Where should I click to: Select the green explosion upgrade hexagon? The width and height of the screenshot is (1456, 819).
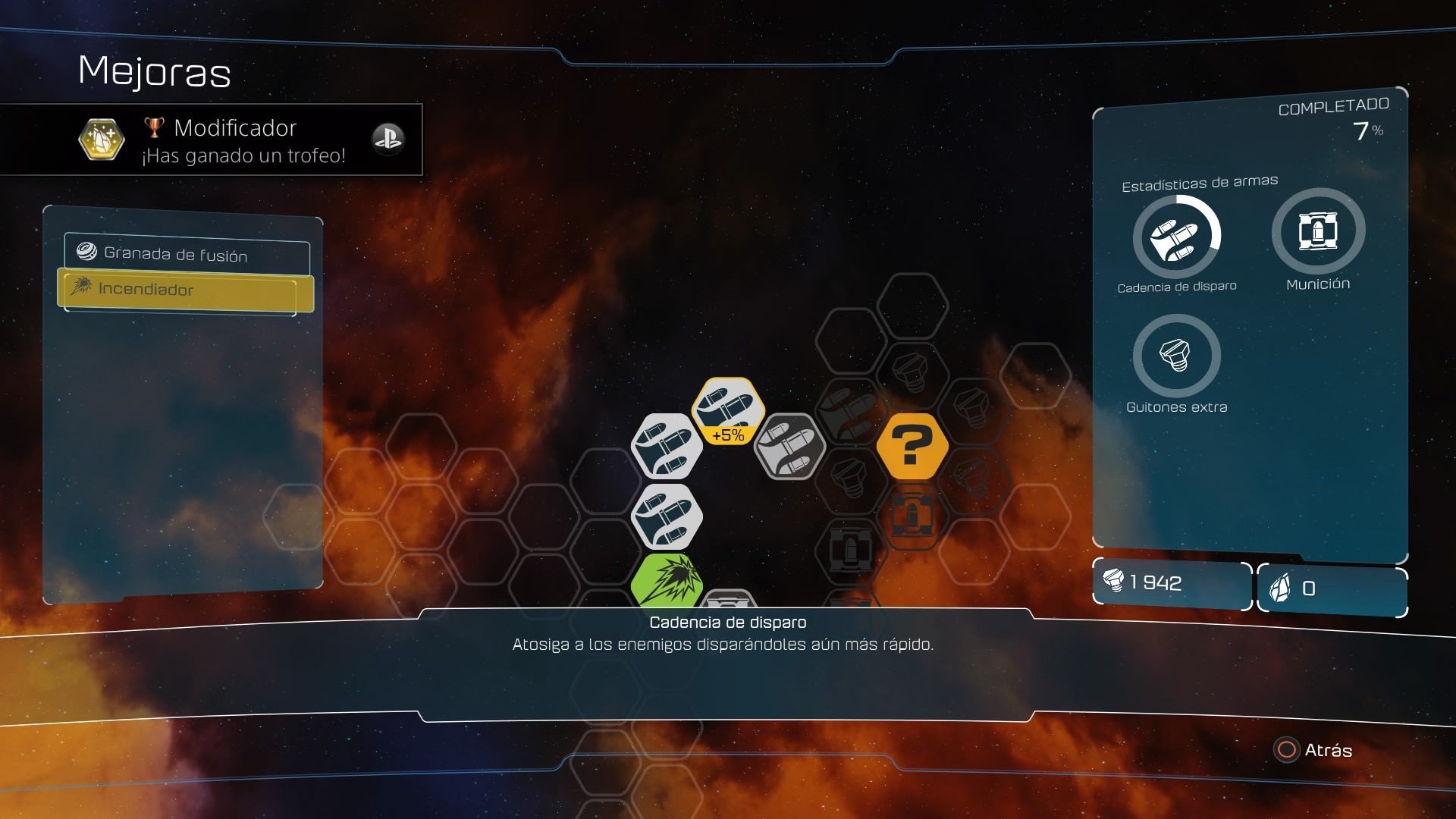[667, 582]
